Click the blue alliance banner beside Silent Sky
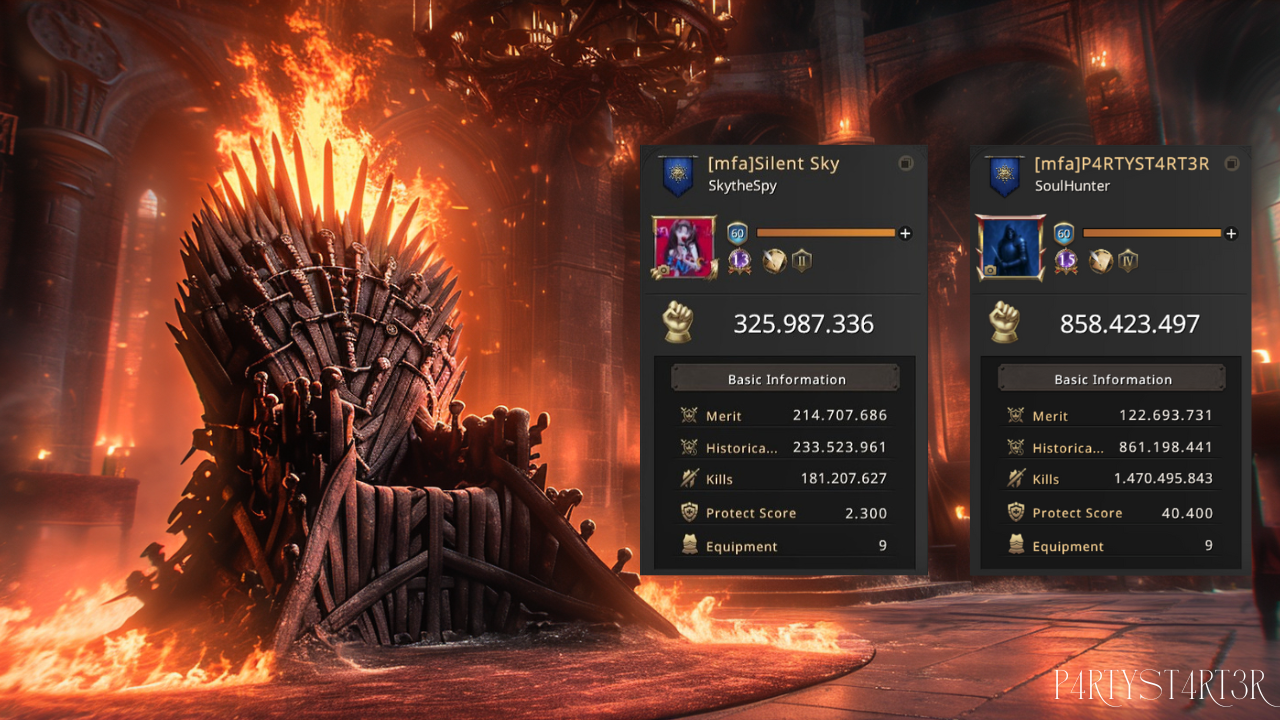1280x720 pixels. (x=678, y=177)
